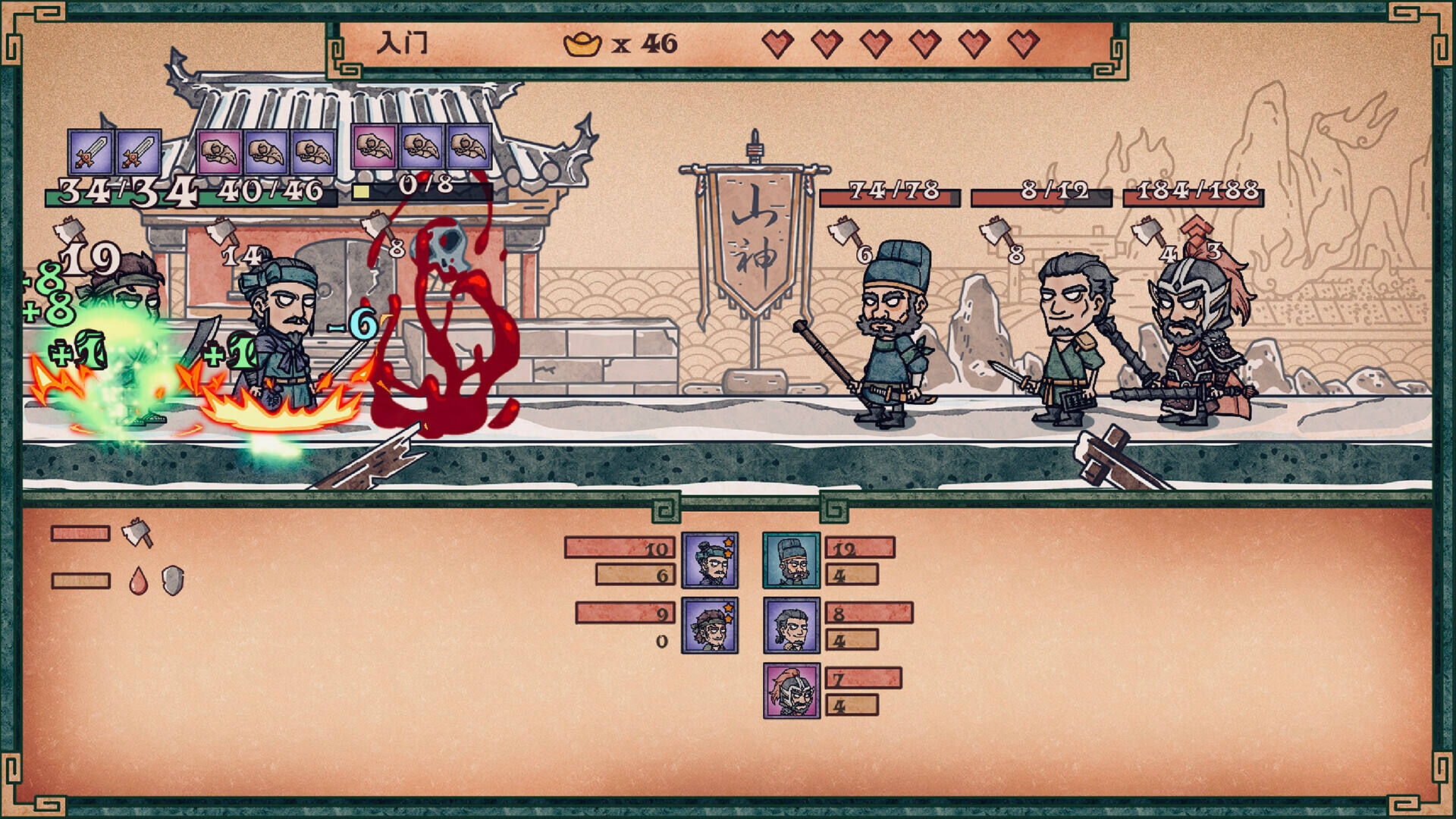Viewport: 1456px width, 819px height.
Task: Select the helmeted general enemy portrait
Action: [x=791, y=691]
